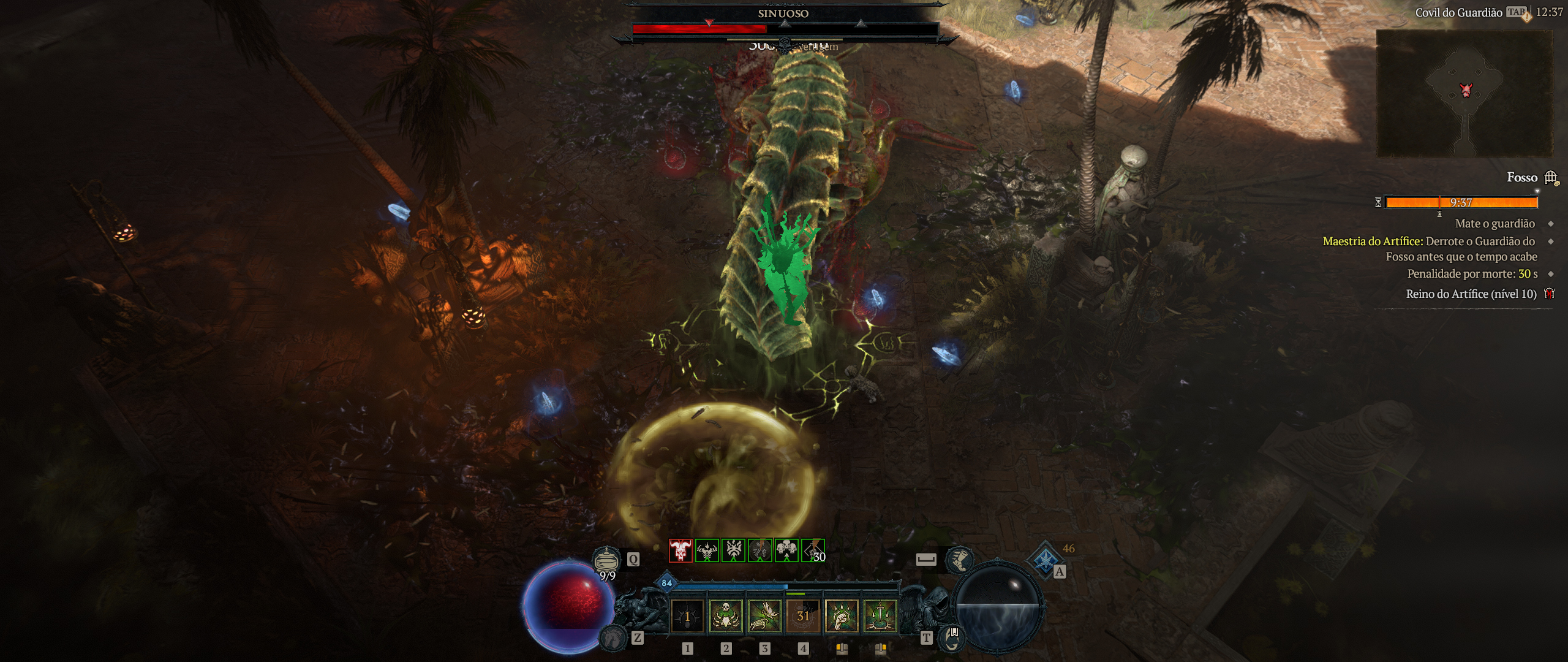Activate the skull-and-ribcage skill
The height and width of the screenshot is (662, 1568).
(x=726, y=616)
